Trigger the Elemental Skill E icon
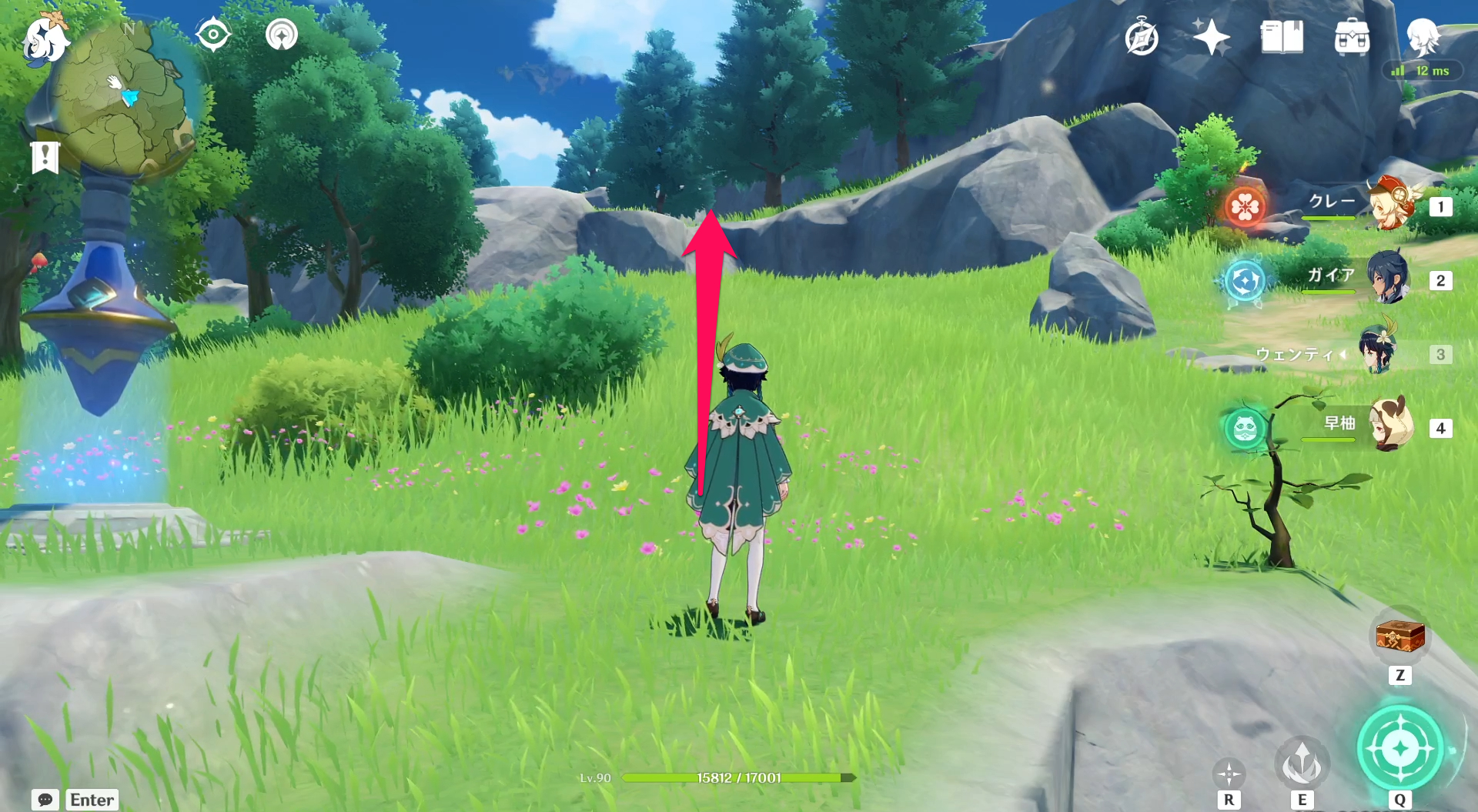This screenshot has width=1478, height=812. pos(1303,762)
